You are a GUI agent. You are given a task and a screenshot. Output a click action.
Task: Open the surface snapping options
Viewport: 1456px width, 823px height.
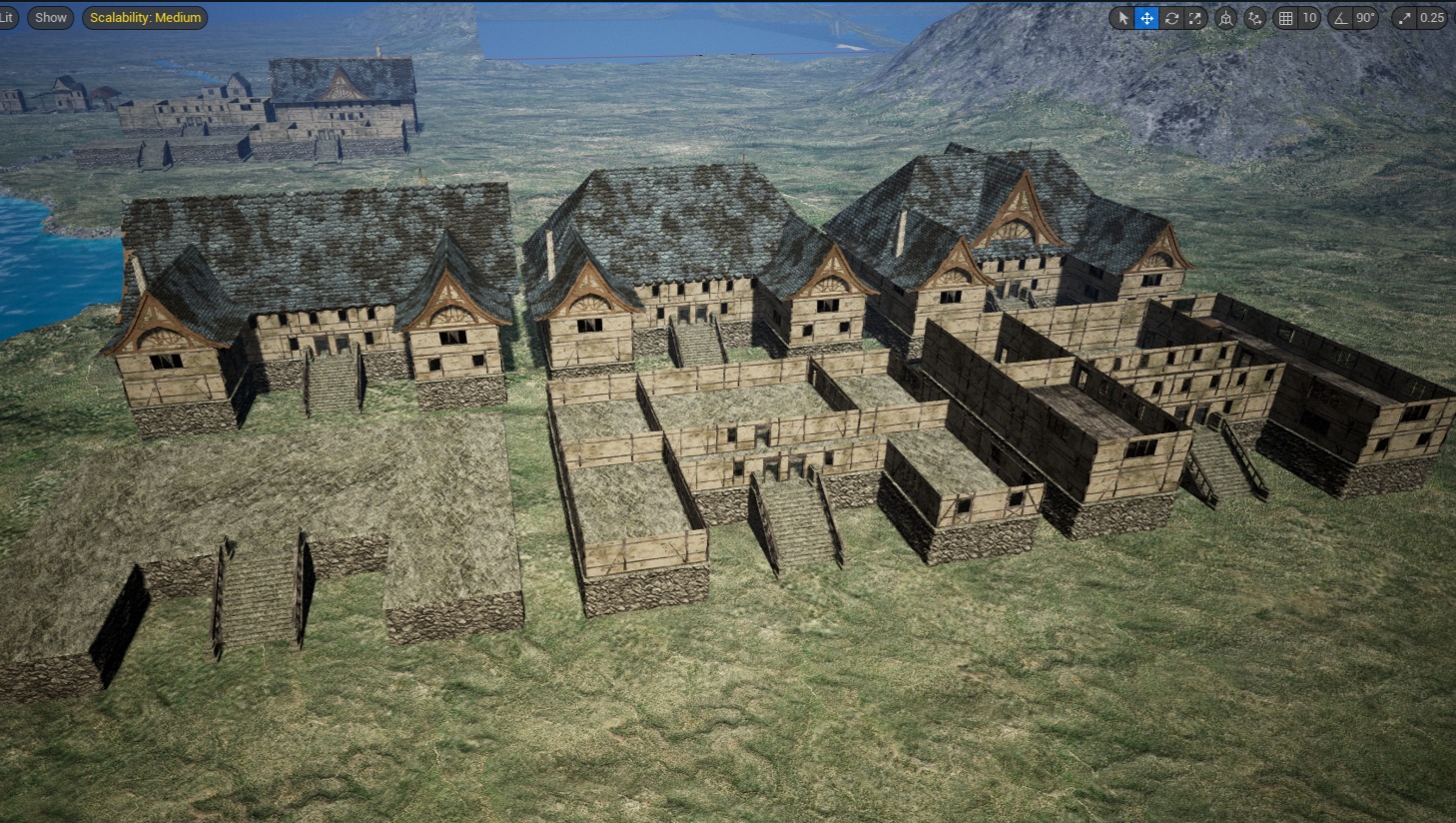1255,18
